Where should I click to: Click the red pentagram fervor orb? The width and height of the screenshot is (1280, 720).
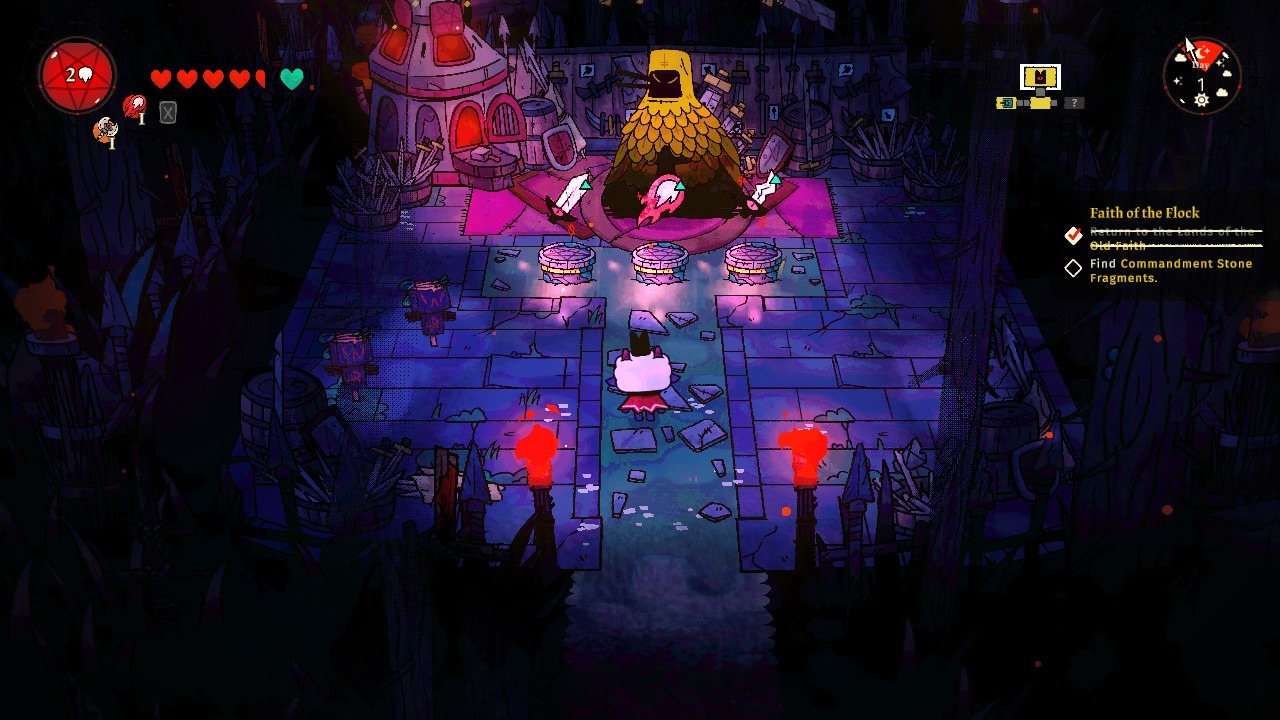tap(77, 76)
